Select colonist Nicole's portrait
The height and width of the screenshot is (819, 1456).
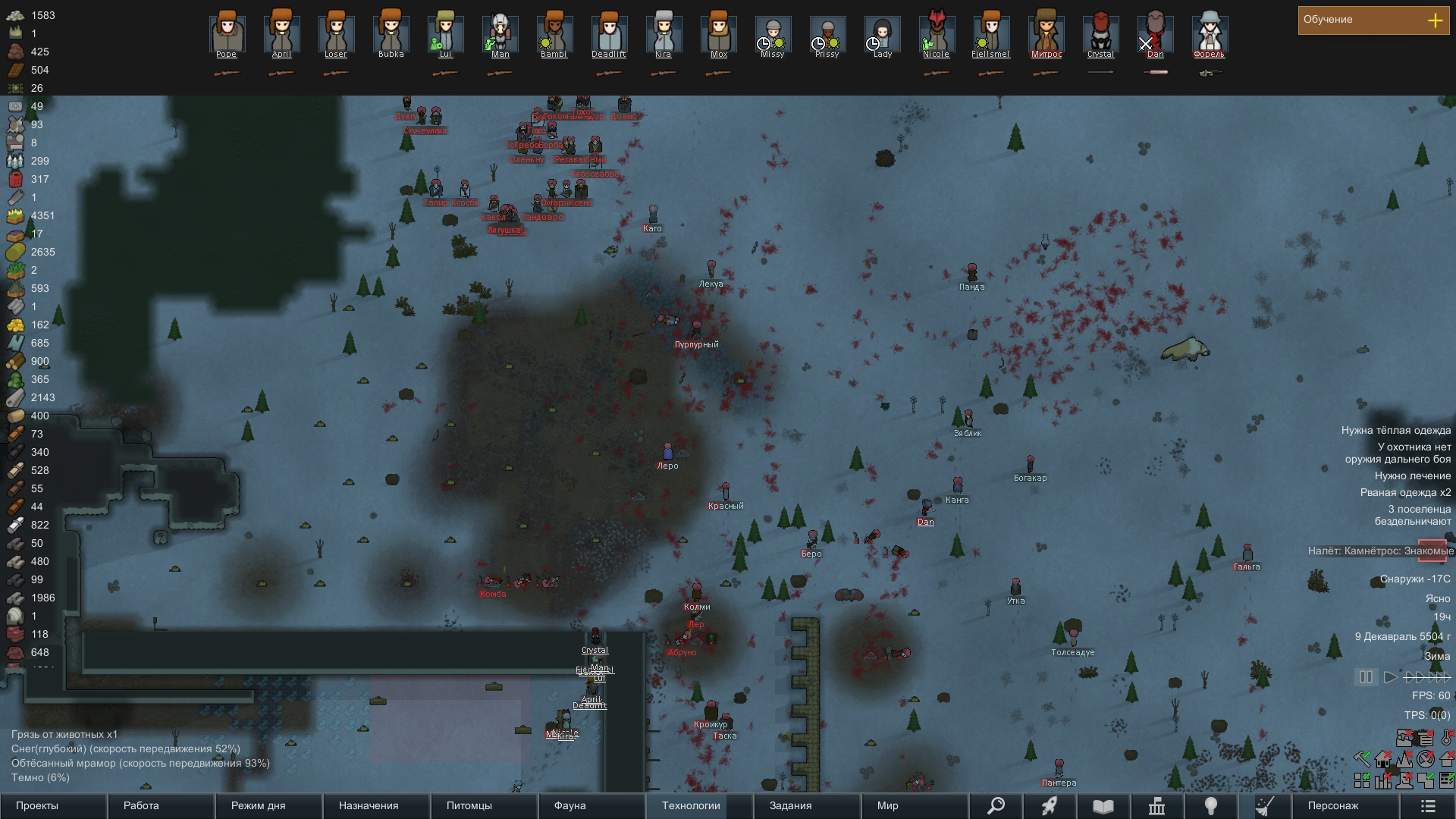click(937, 33)
